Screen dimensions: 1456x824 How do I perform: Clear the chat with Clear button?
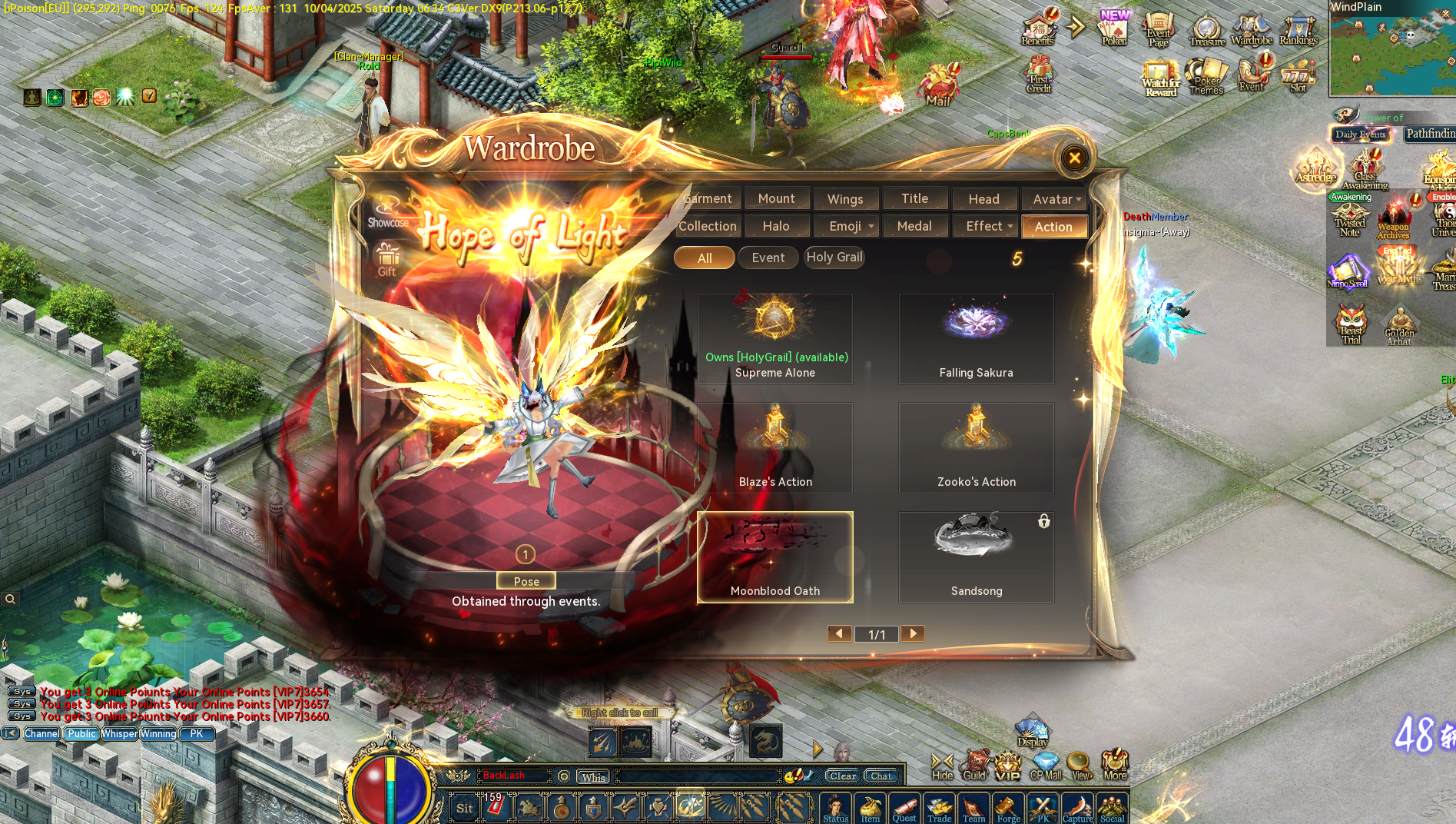[x=842, y=776]
